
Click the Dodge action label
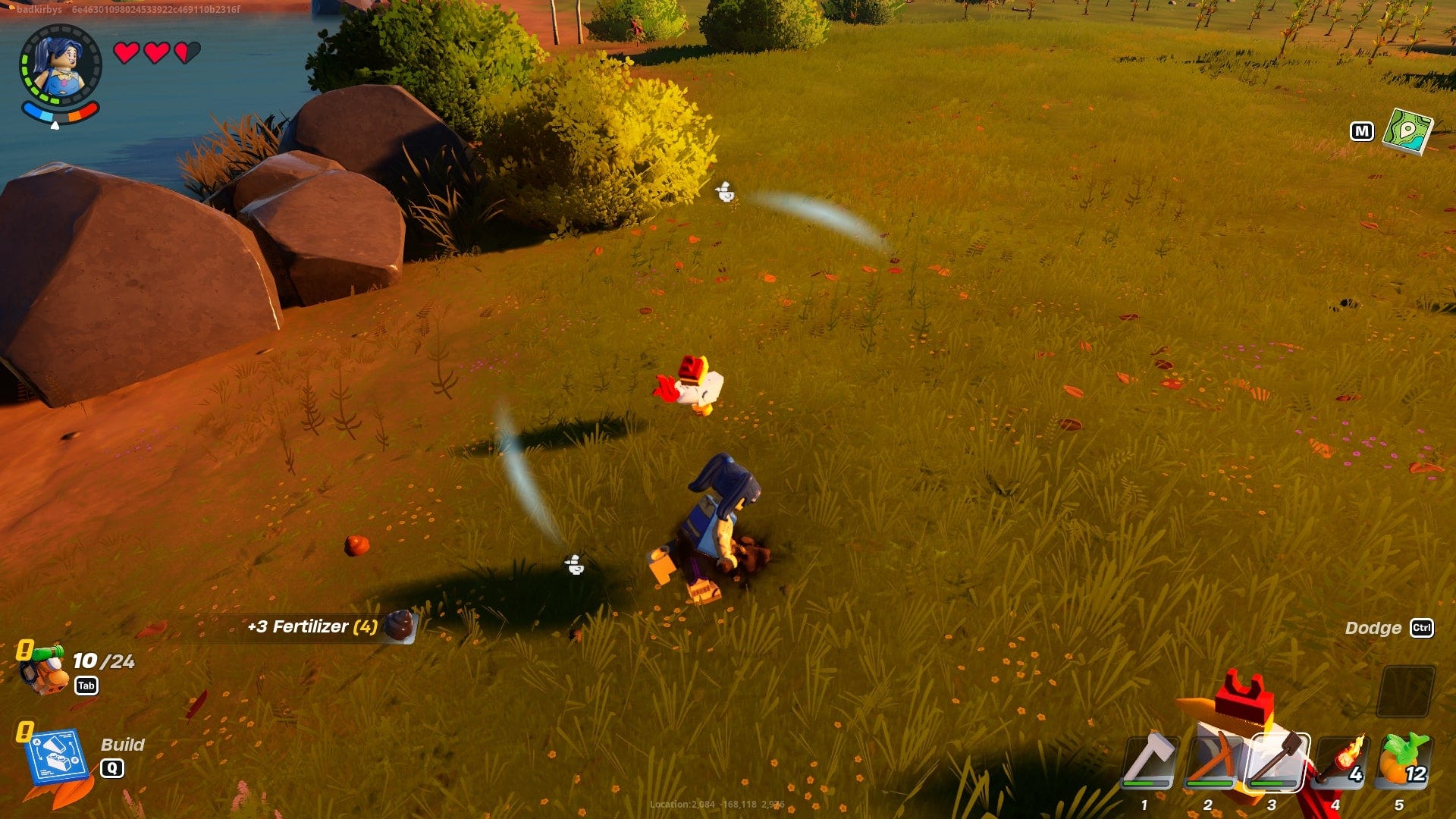pos(1374,628)
